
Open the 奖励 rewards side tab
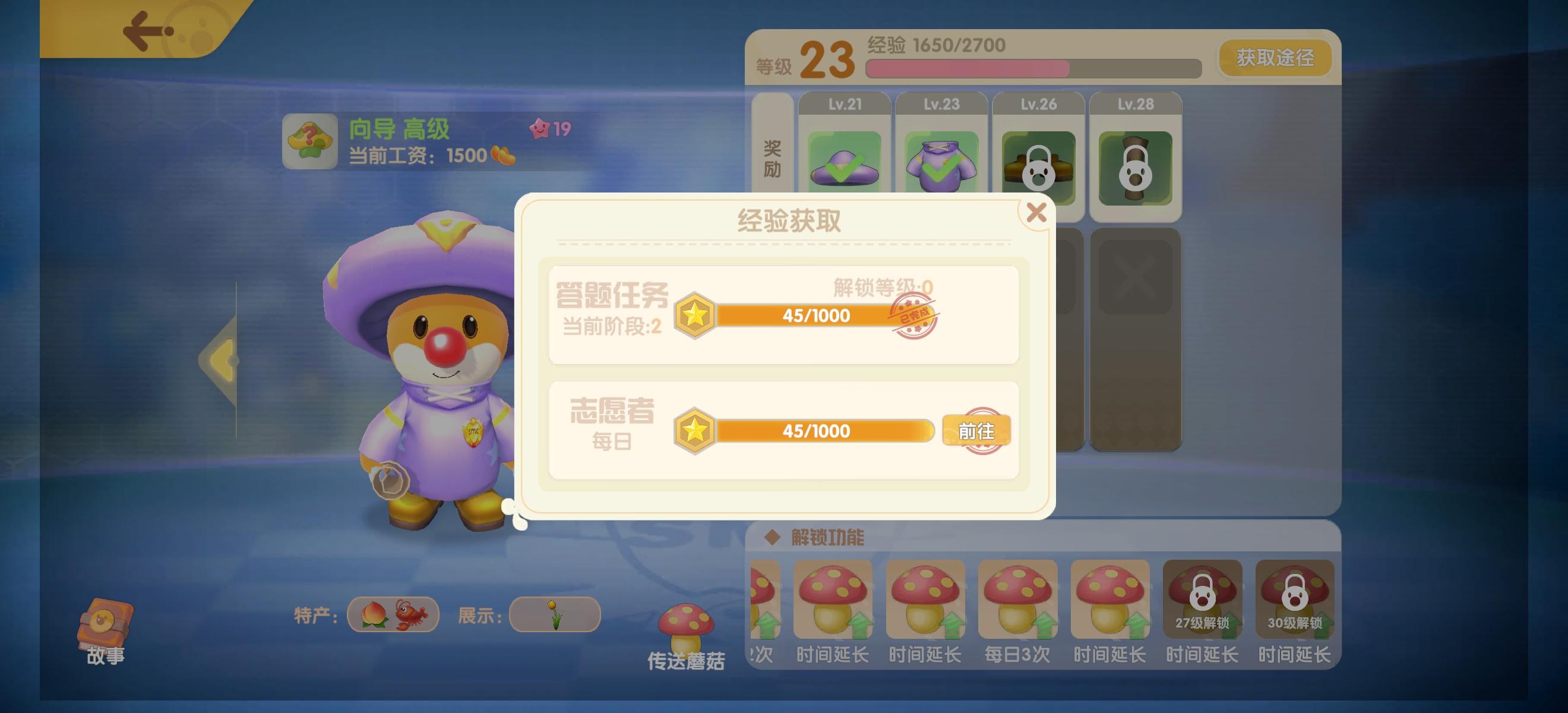pos(773,157)
